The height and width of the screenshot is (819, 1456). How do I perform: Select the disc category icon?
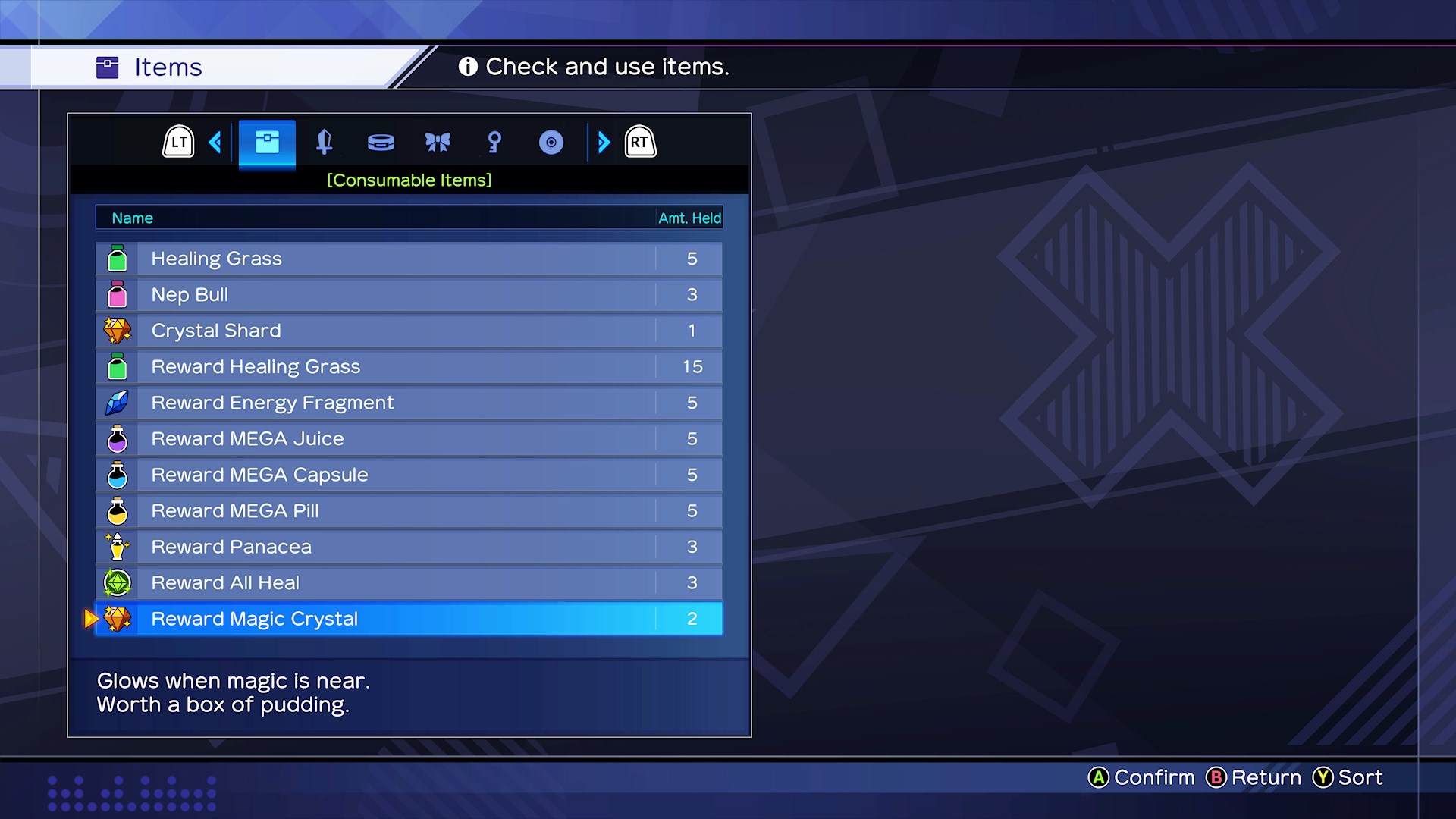(x=551, y=142)
